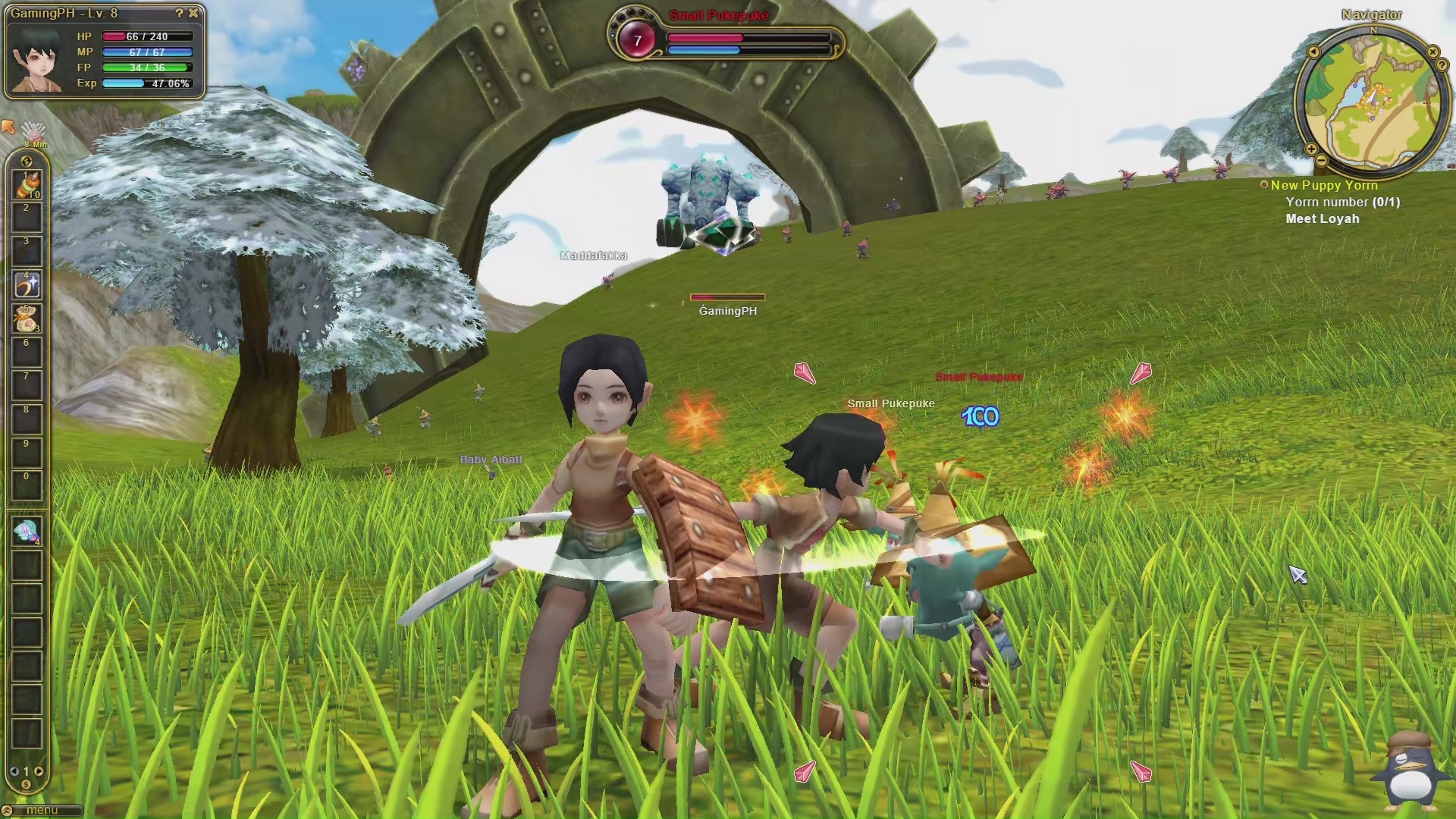The width and height of the screenshot is (1456, 819).
Task: Zoom out the Navigator minimap
Action: (1322, 160)
